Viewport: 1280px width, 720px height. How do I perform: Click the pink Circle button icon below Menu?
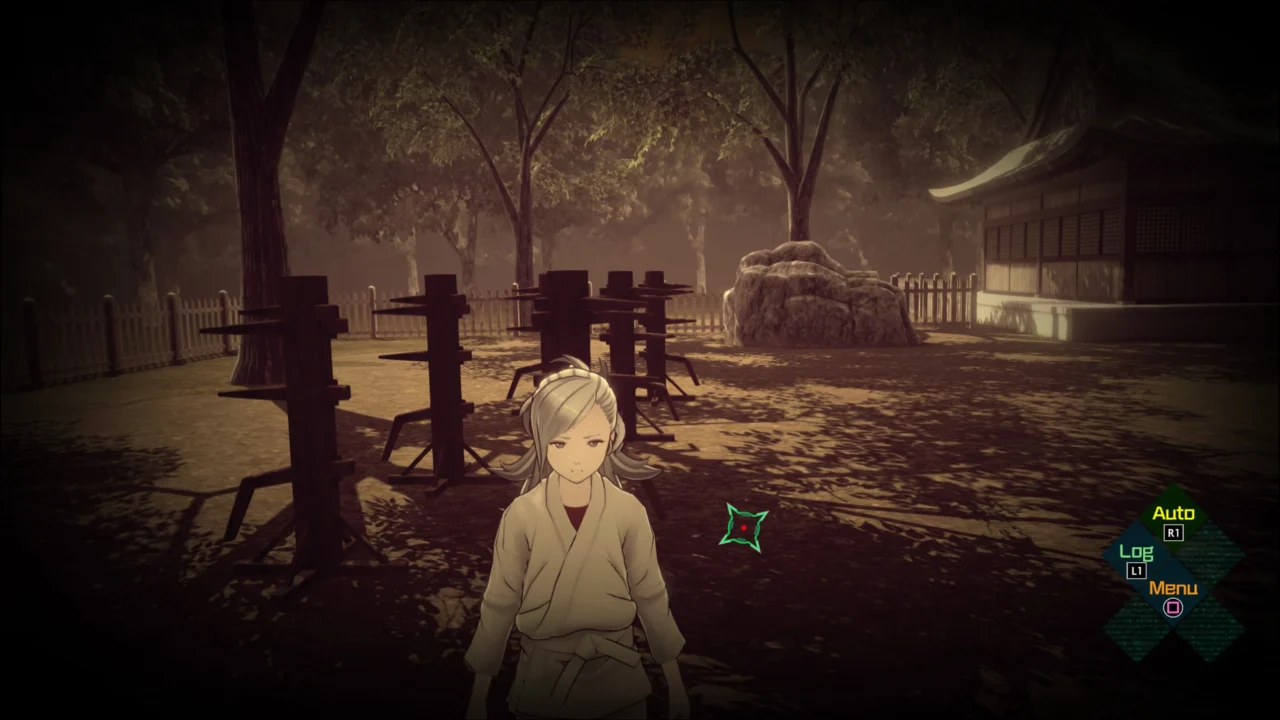tap(1172, 608)
